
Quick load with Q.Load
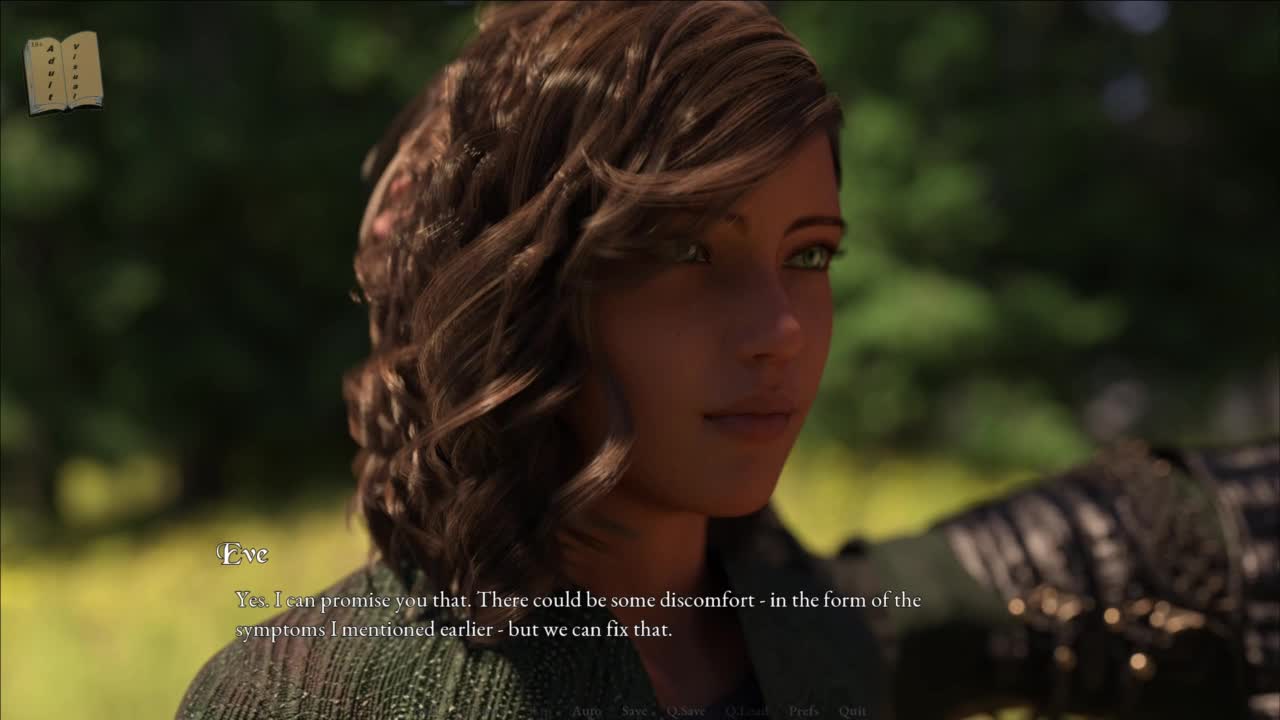pyautogui.click(x=746, y=711)
